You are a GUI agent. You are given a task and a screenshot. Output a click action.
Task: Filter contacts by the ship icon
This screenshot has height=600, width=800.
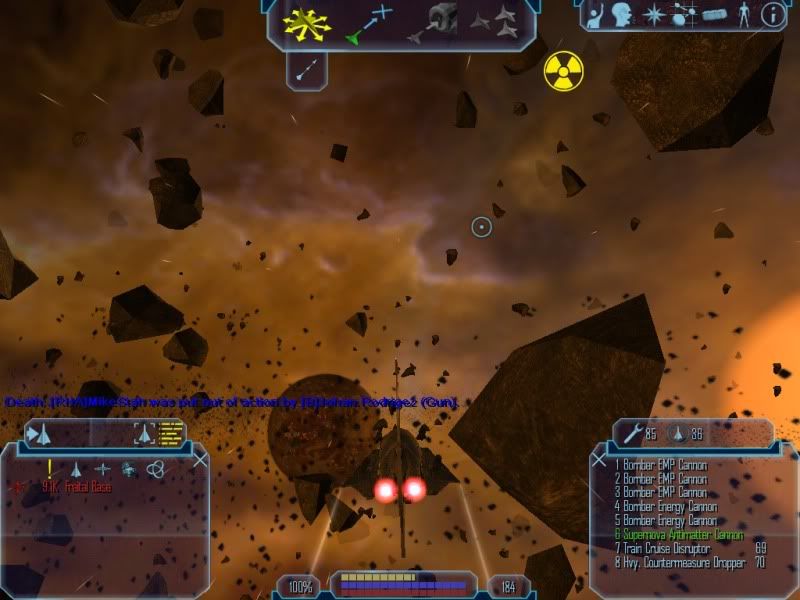point(75,468)
